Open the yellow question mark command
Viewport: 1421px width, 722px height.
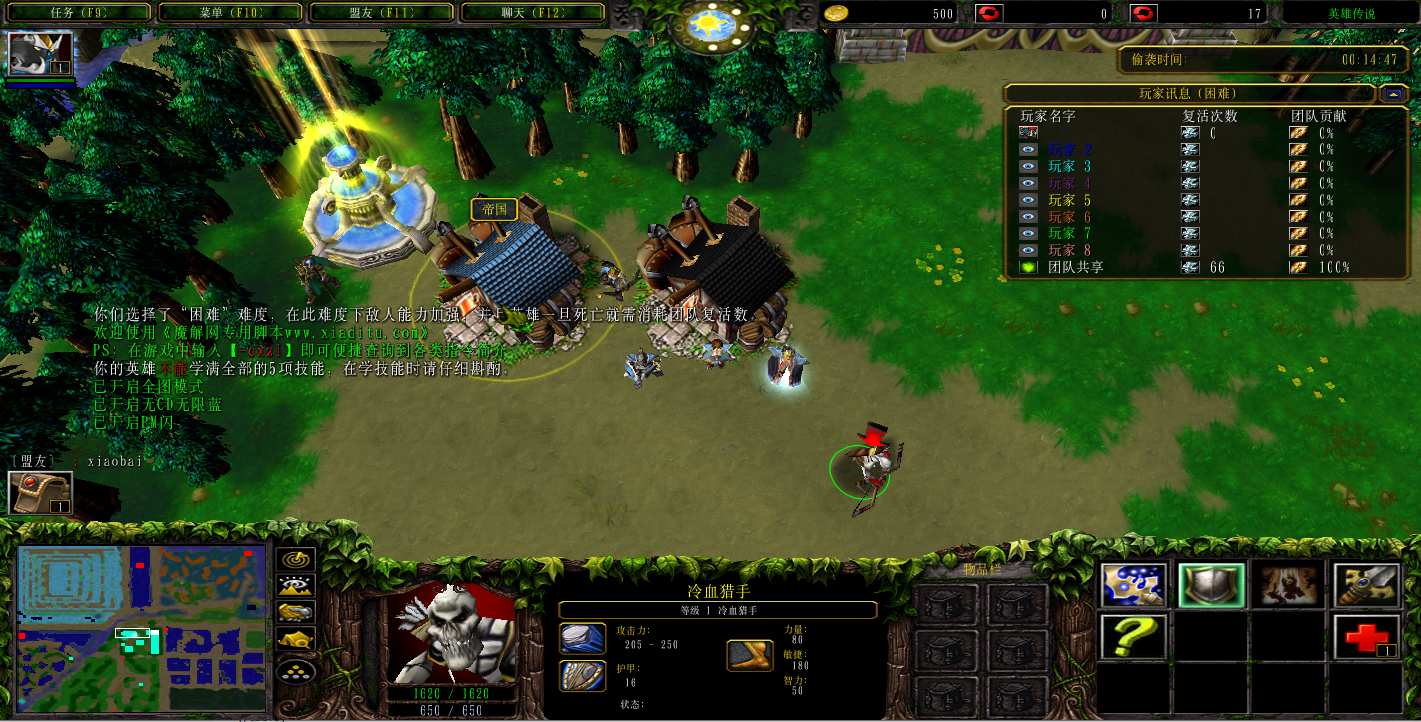(1134, 637)
